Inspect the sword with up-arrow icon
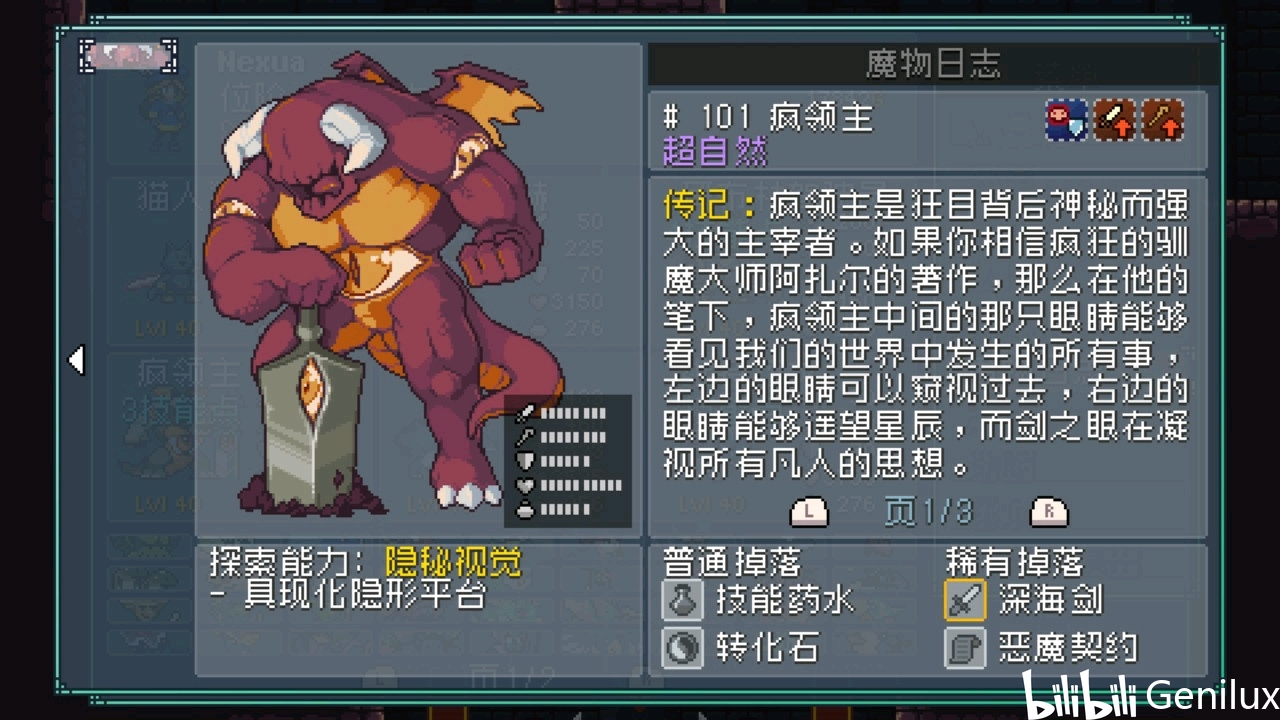The height and width of the screenshot is (720, 1280). tap(1114, 121)
